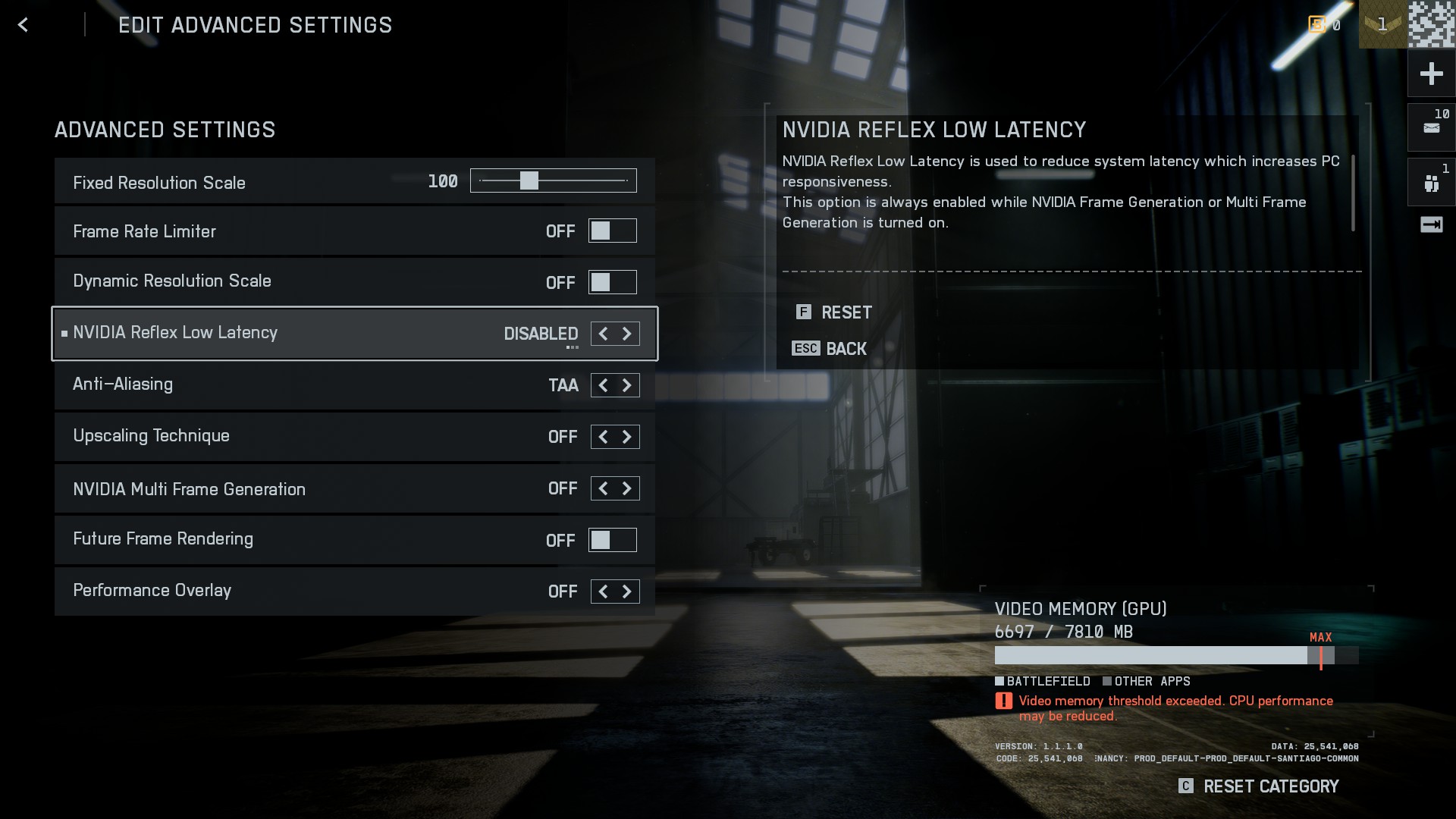Change Performance Overlay to previous option
1456x819 pixels.
603,591
